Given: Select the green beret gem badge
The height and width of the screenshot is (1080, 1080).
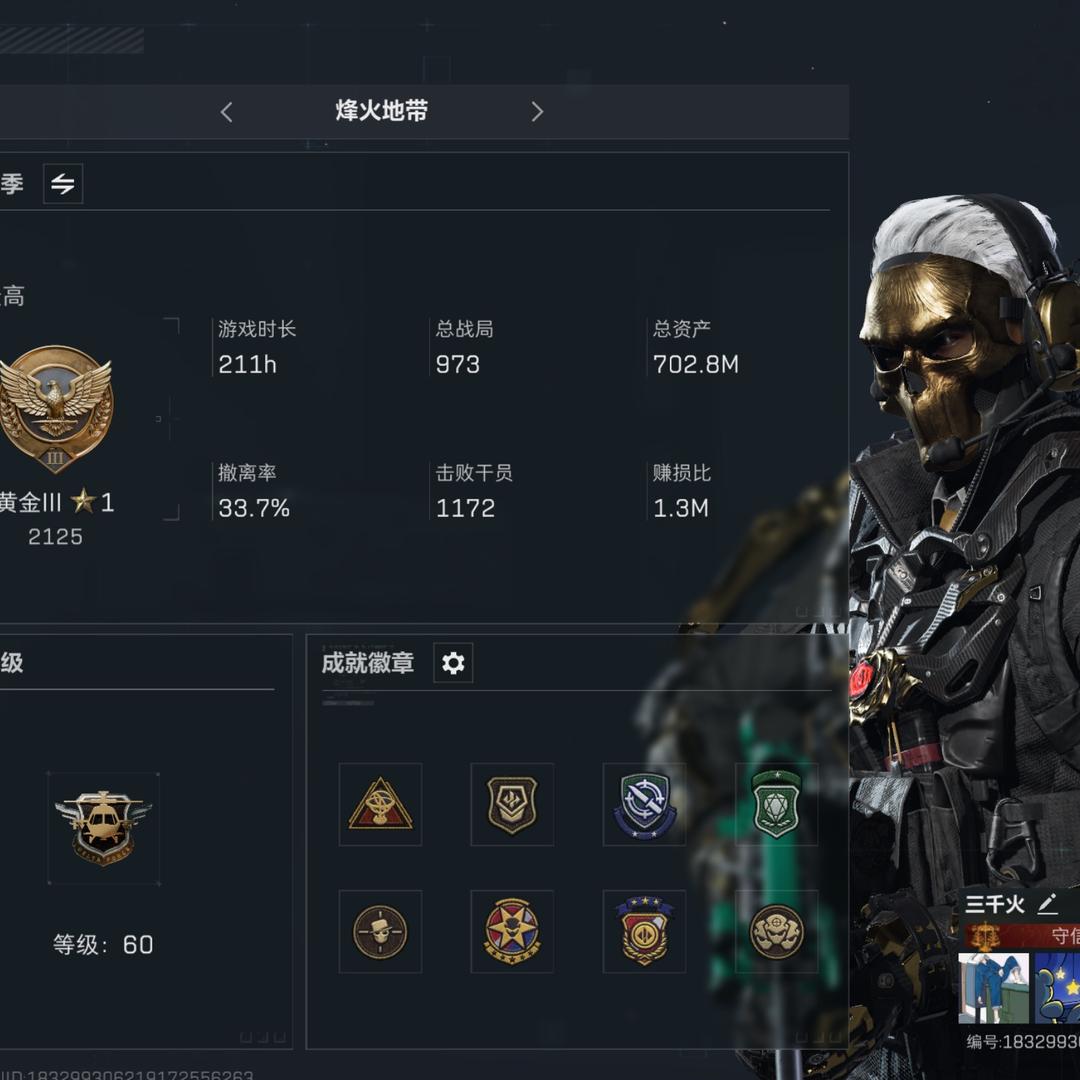Looking at the screenshot, I should [777, 804].
